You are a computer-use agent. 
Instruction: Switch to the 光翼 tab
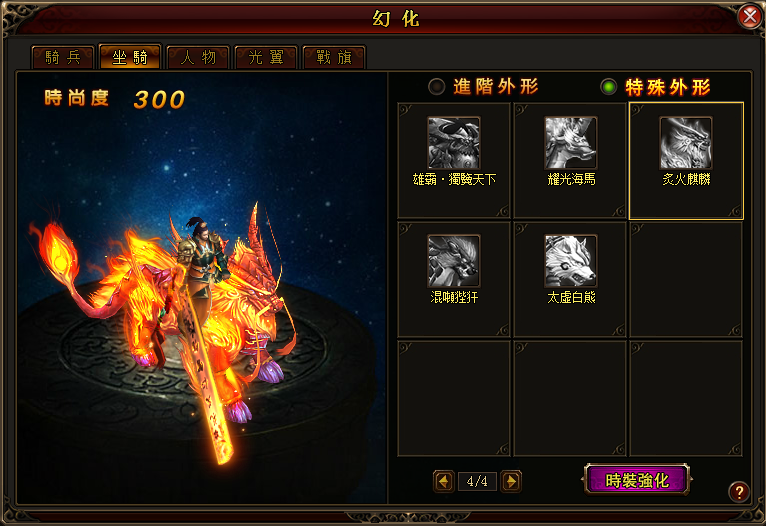[x=266, y=57]
